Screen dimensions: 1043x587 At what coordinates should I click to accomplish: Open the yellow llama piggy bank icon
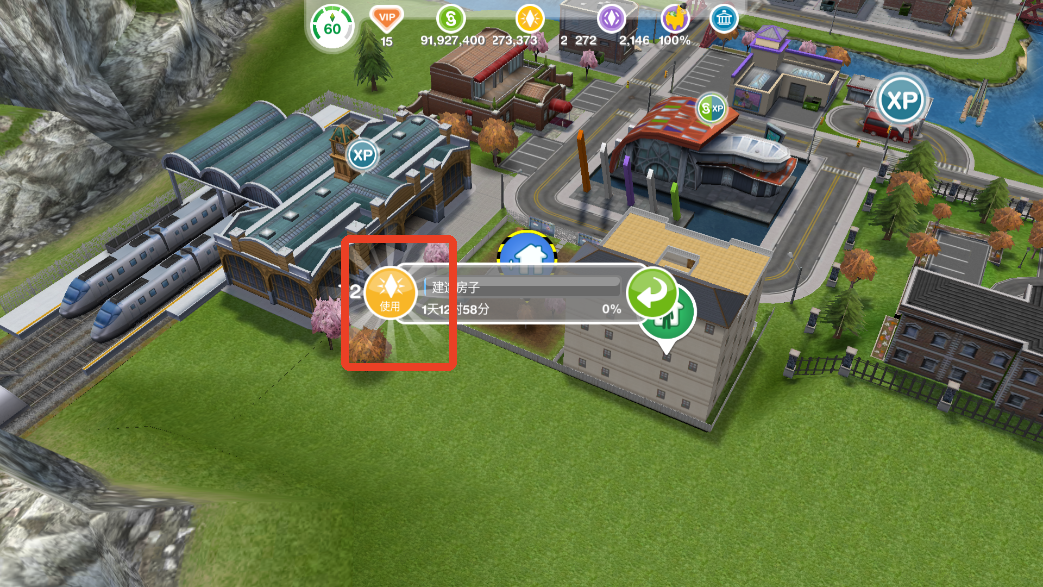point(676,18)
